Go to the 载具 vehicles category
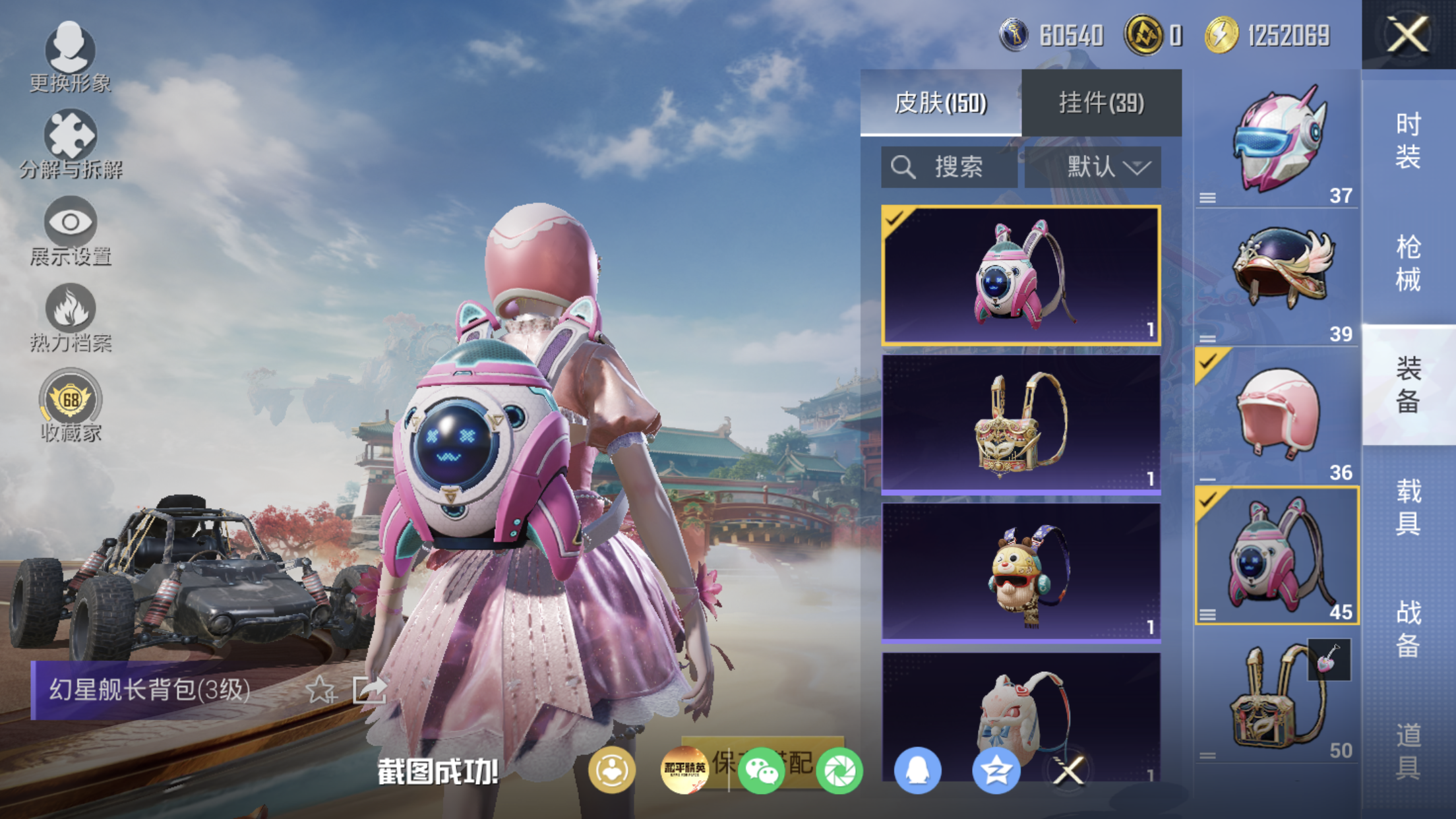Viewport: 1456px width, 819px height. 1408,507
